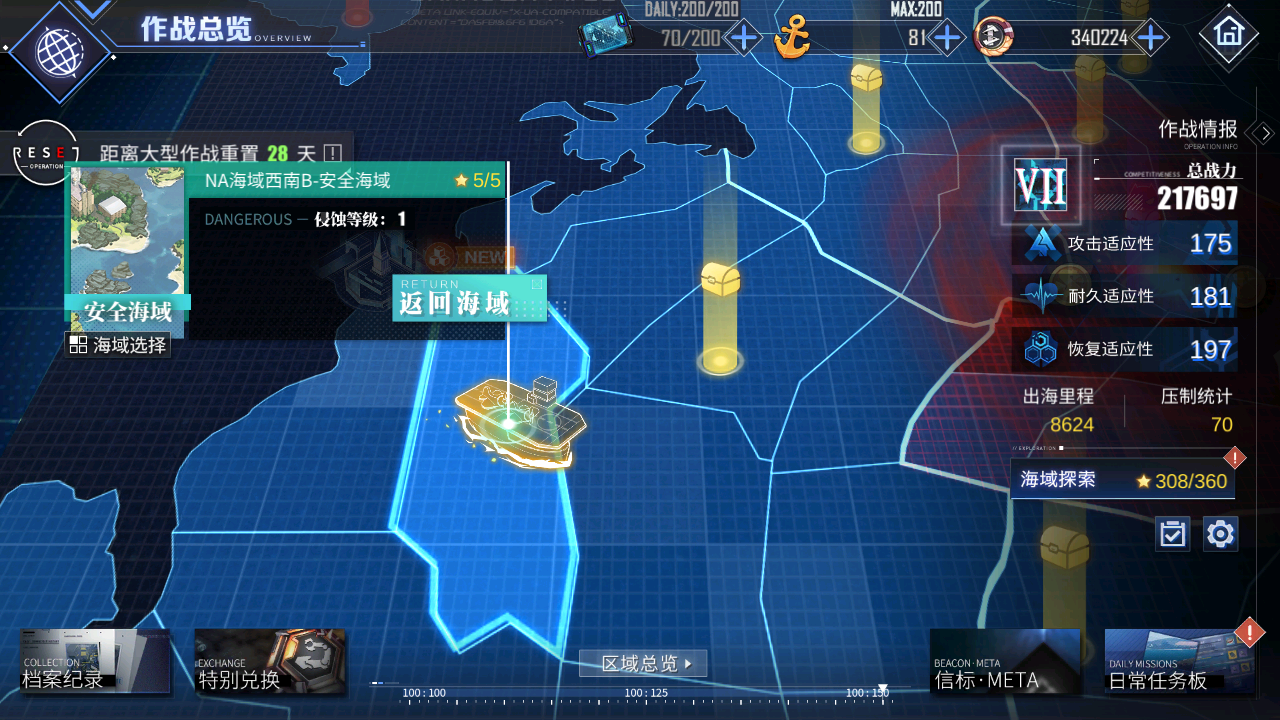
Task: Click the 返回海域 return button
Action: coord(469,299)
